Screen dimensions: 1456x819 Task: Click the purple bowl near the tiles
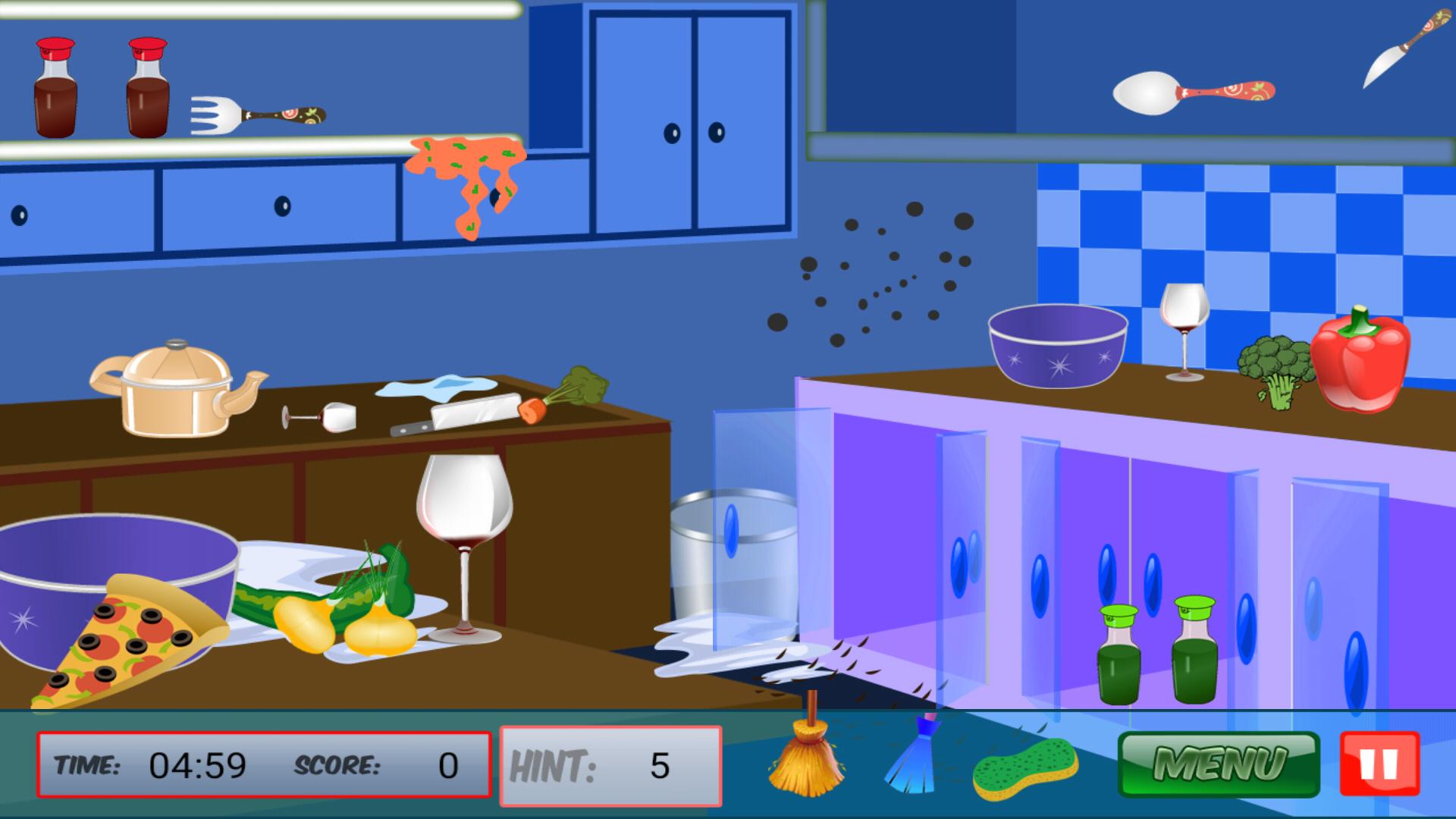coord(1058,345)
